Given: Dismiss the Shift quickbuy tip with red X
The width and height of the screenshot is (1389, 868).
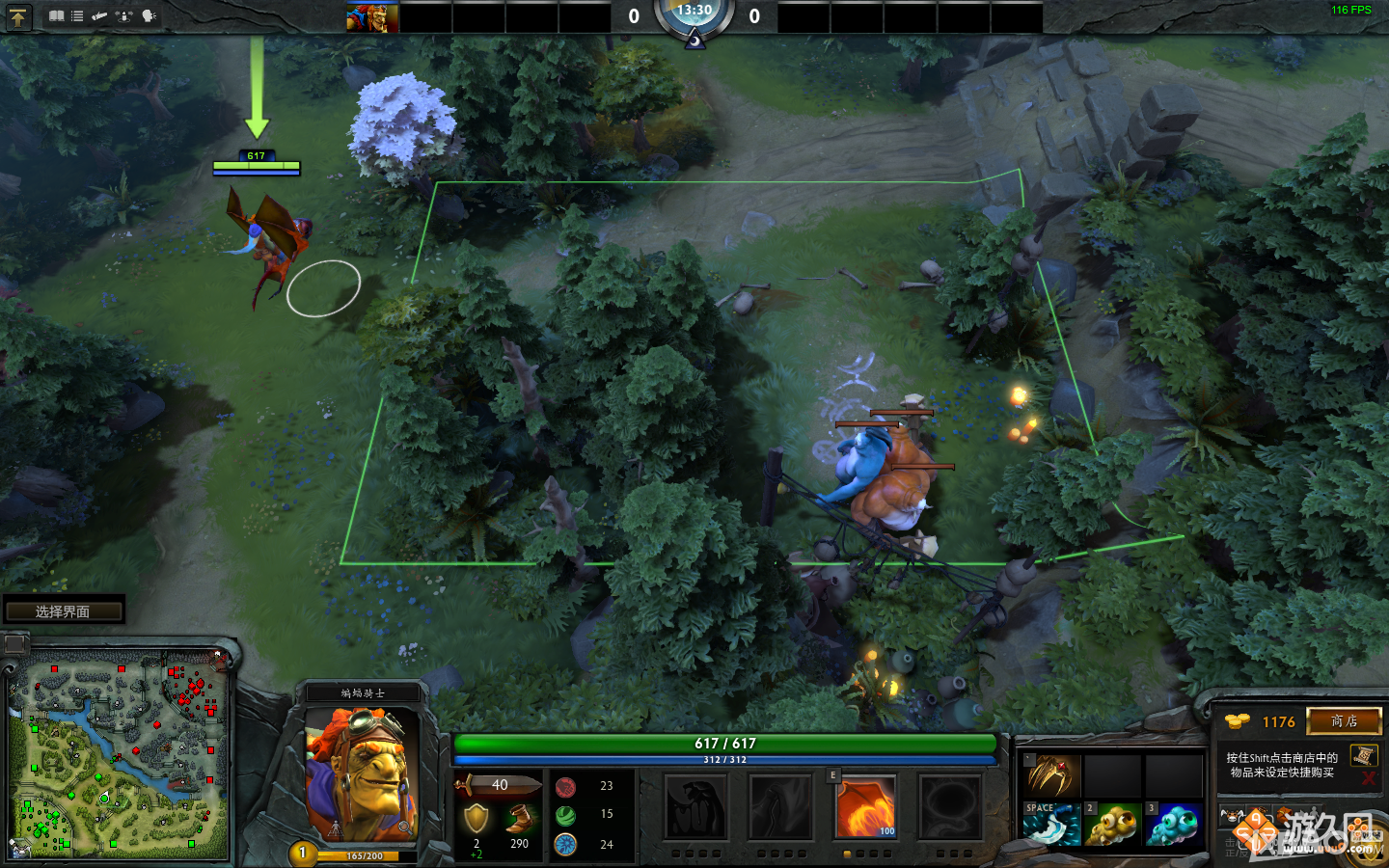Looking at the screenshot, I should pyautogui.click(x=1368, y=779).
